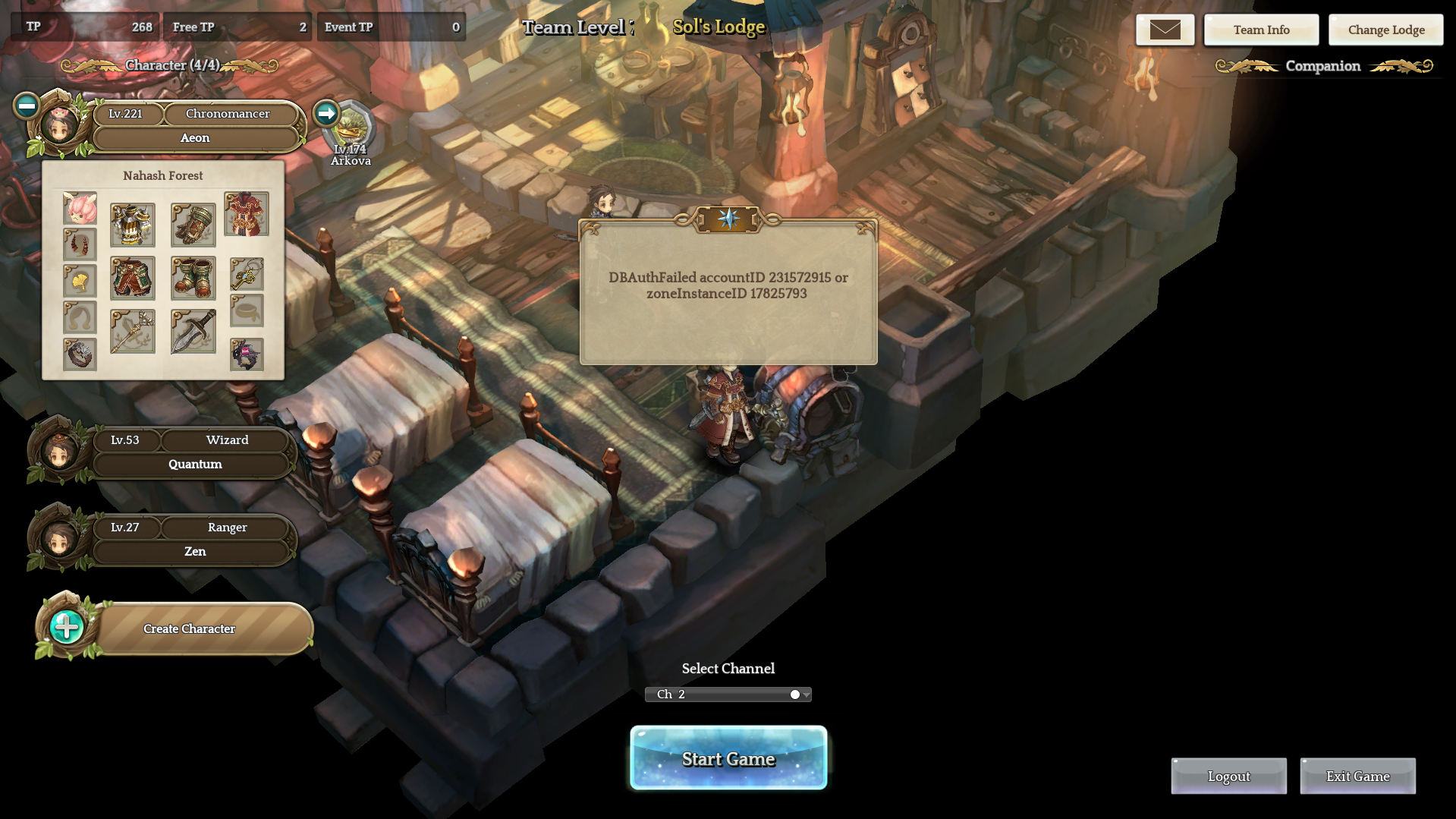Exit the game
Screen dimensions: 1456x819
pyautogui.click(x=1357, y=776)
